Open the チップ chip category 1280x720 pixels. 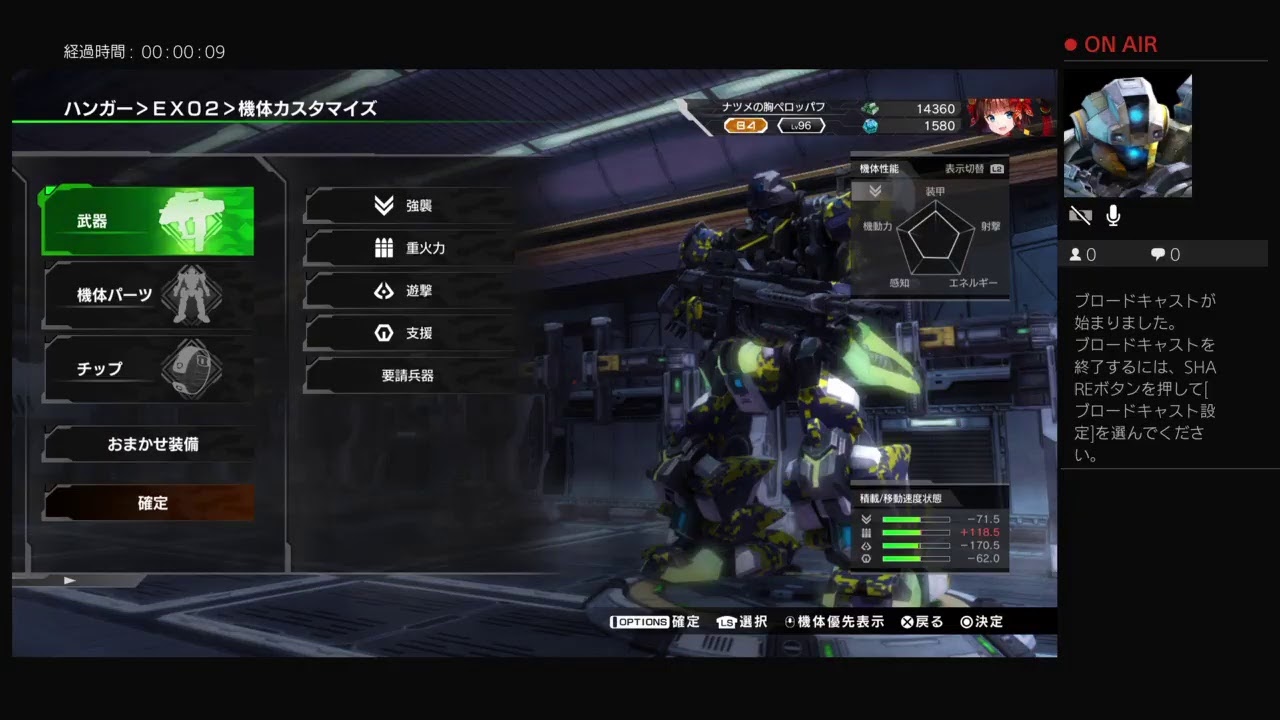click(x=148, y=369)
